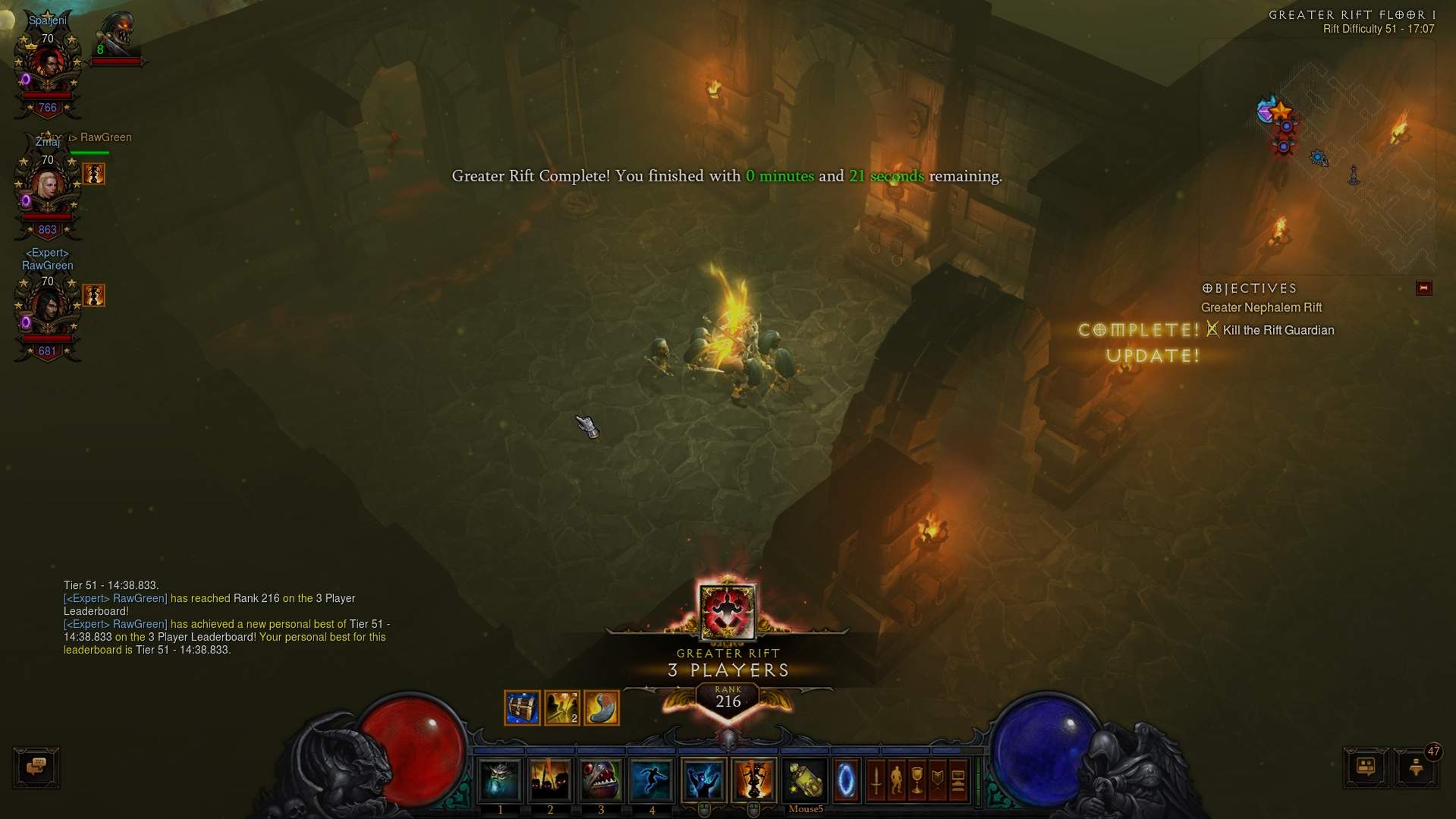Image resolution: width=1456 pixels, height=819 pixels.
Task: Click the treasure chest buff icon
Action: click(522, 708)
